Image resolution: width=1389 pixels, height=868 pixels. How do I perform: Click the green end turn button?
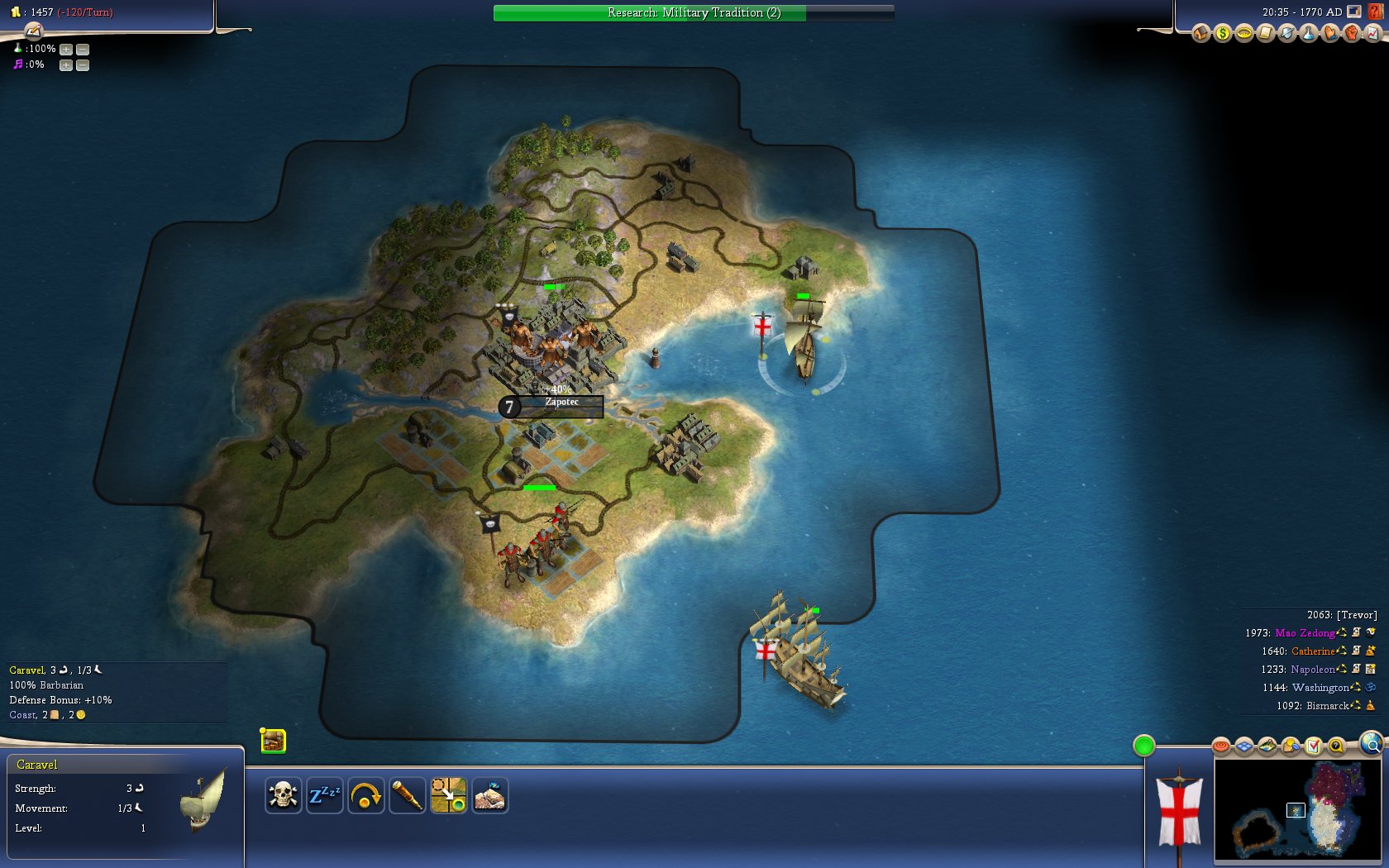tap(1143, 746)
